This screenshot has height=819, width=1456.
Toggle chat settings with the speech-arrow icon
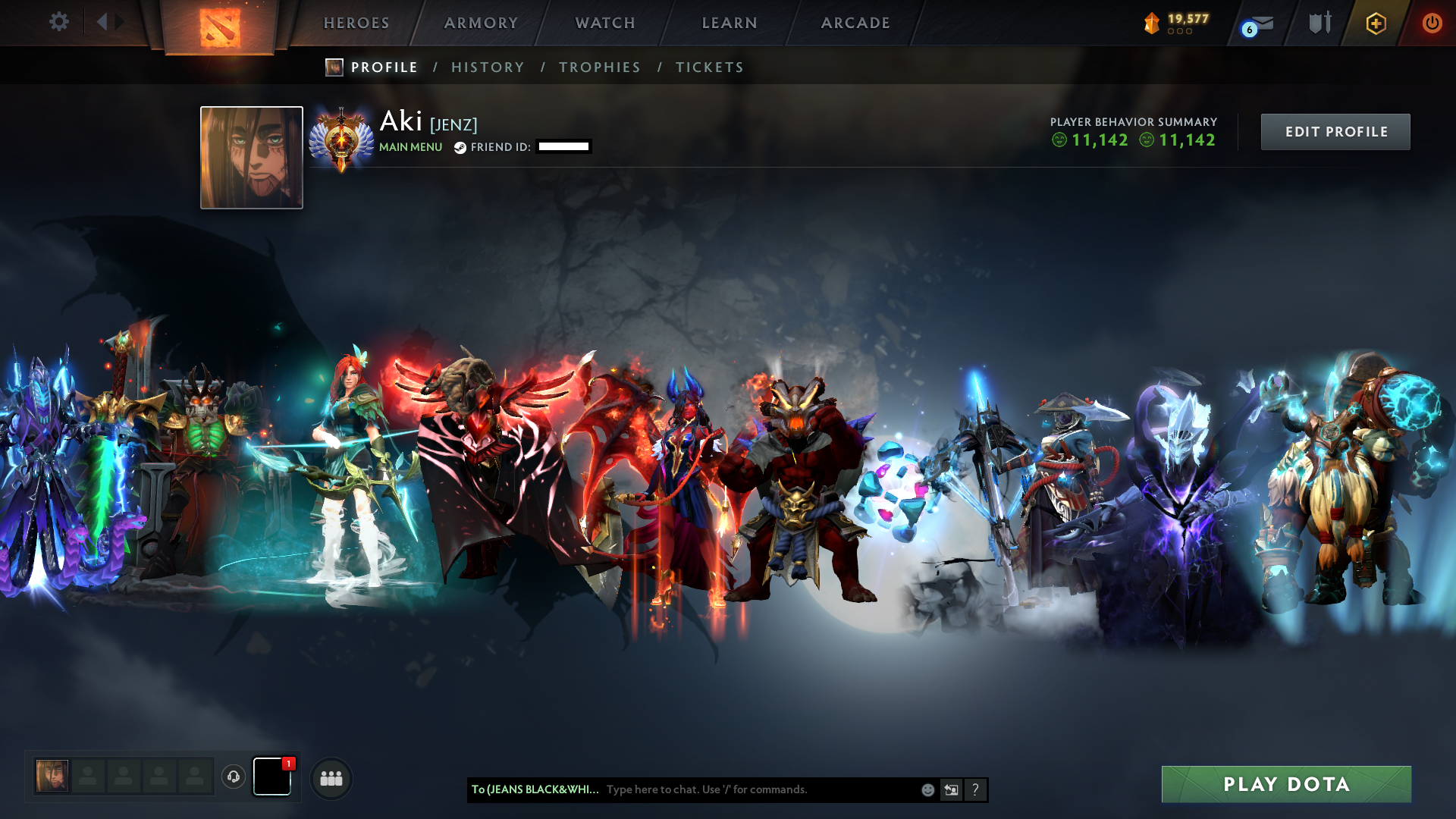point(951,789)
